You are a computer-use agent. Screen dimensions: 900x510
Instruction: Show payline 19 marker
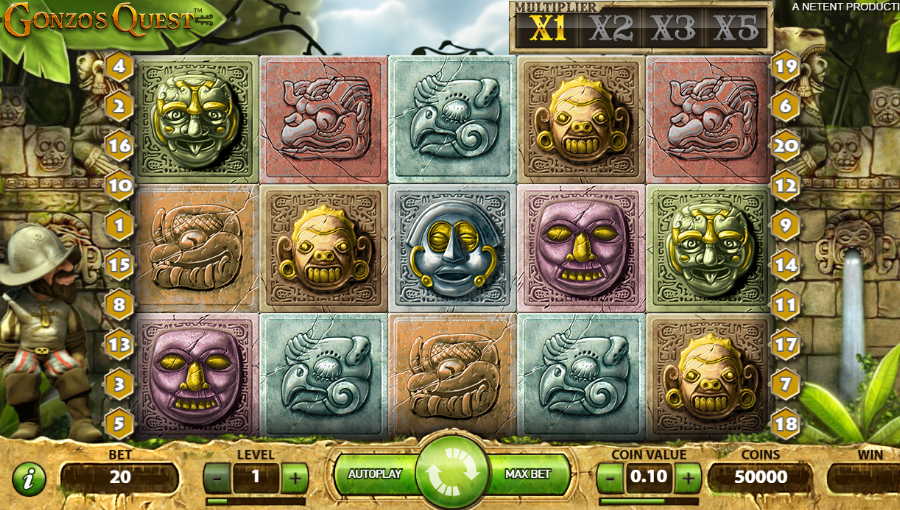[785, 68]
